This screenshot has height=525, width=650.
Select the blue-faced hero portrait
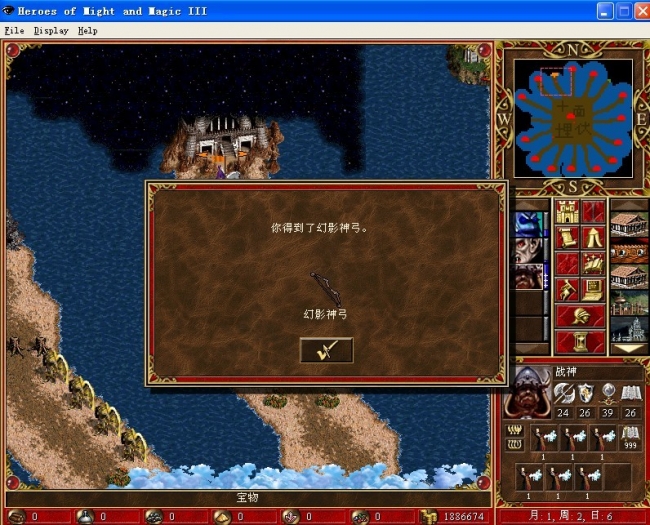(x=529, y=224)
